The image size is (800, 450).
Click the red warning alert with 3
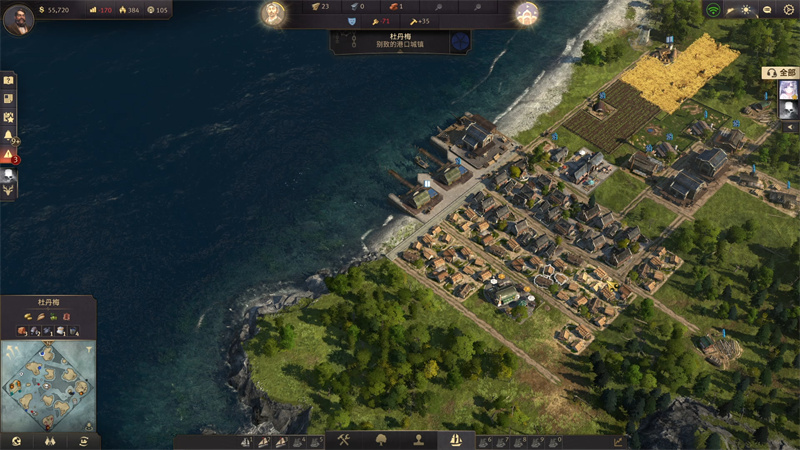(x=8, y=155)
